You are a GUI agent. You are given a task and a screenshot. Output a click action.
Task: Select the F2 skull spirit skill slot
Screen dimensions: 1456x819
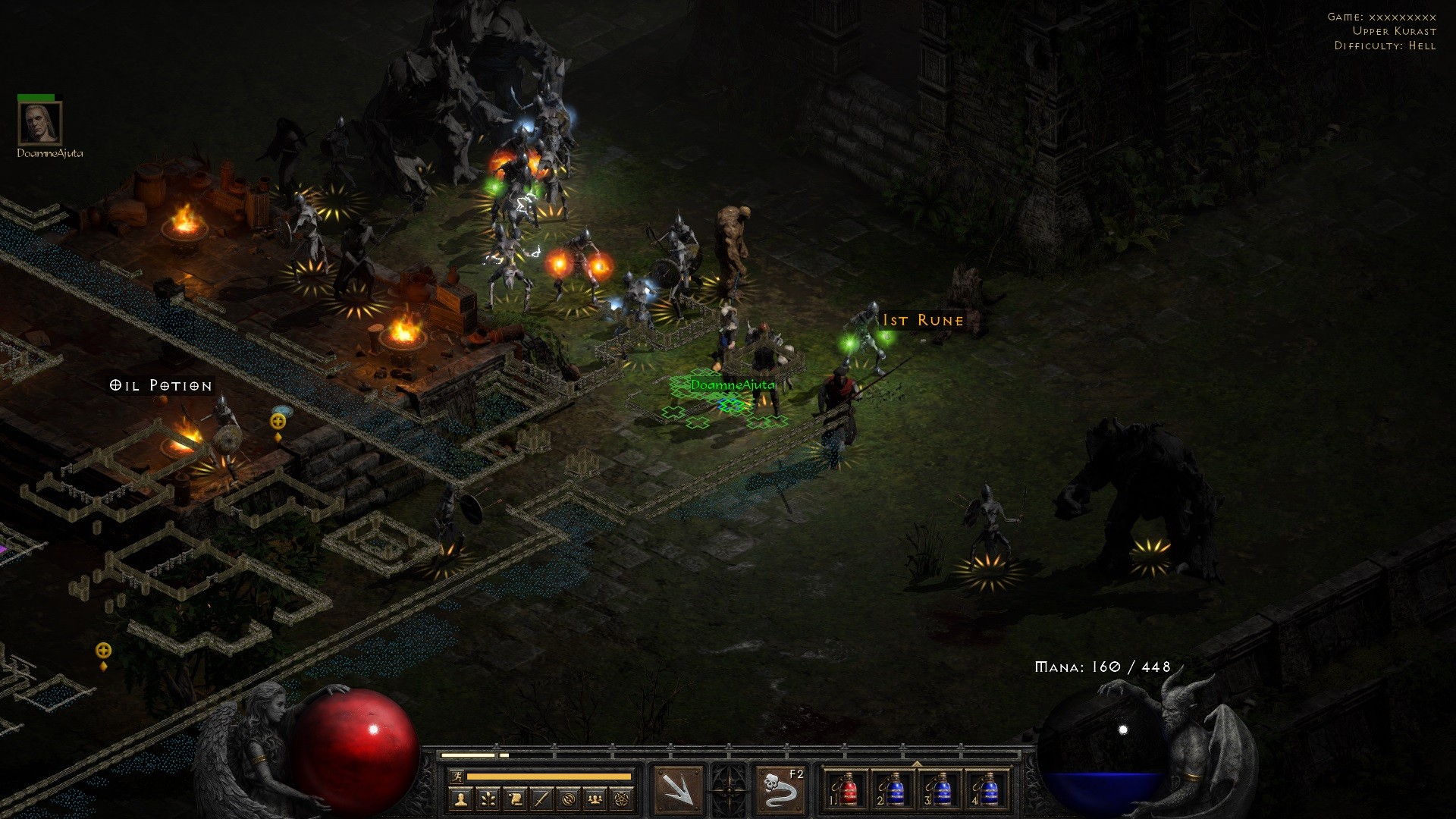click(780, 791)
